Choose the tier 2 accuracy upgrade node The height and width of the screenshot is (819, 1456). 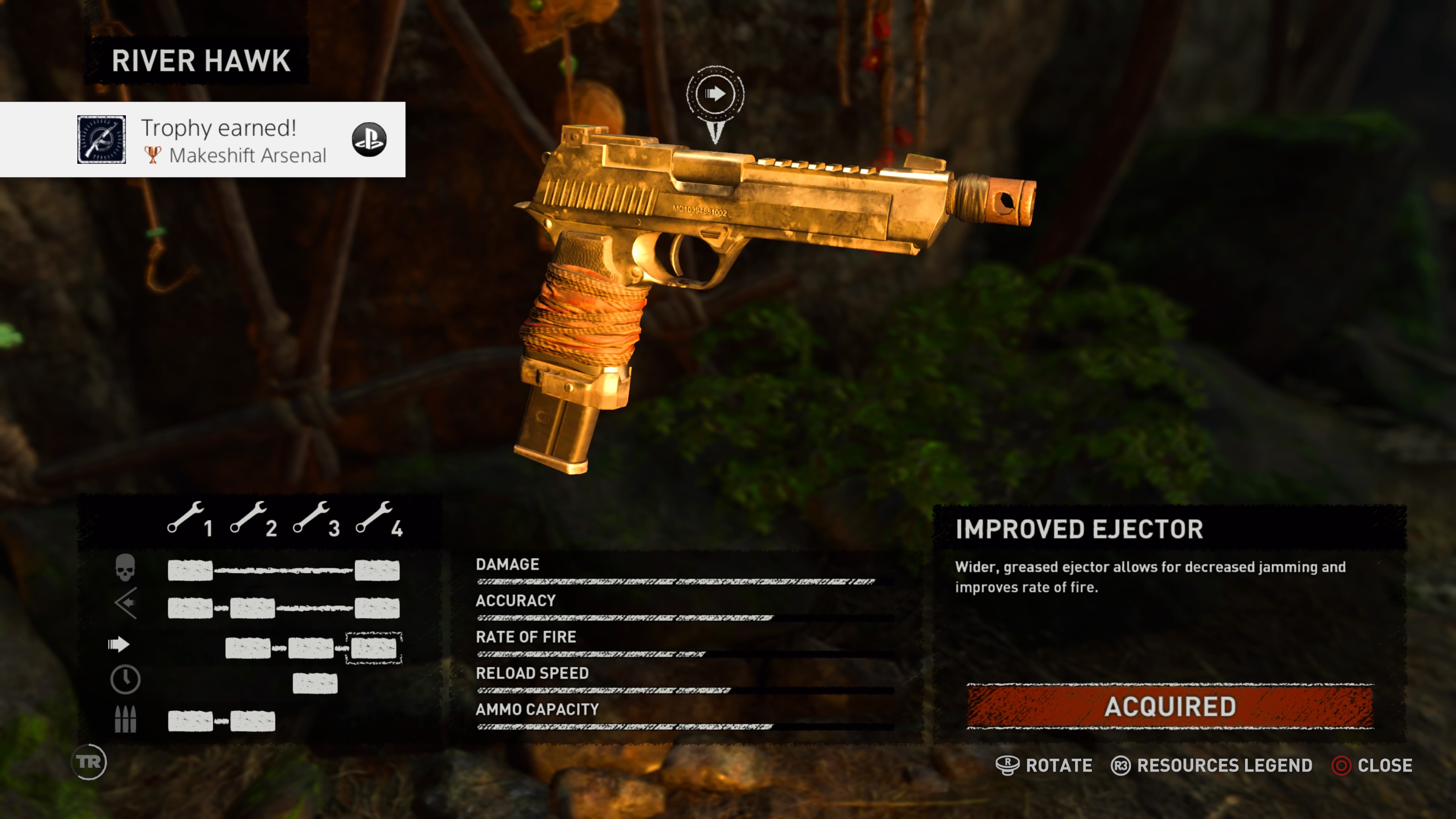tap(253, 608)
